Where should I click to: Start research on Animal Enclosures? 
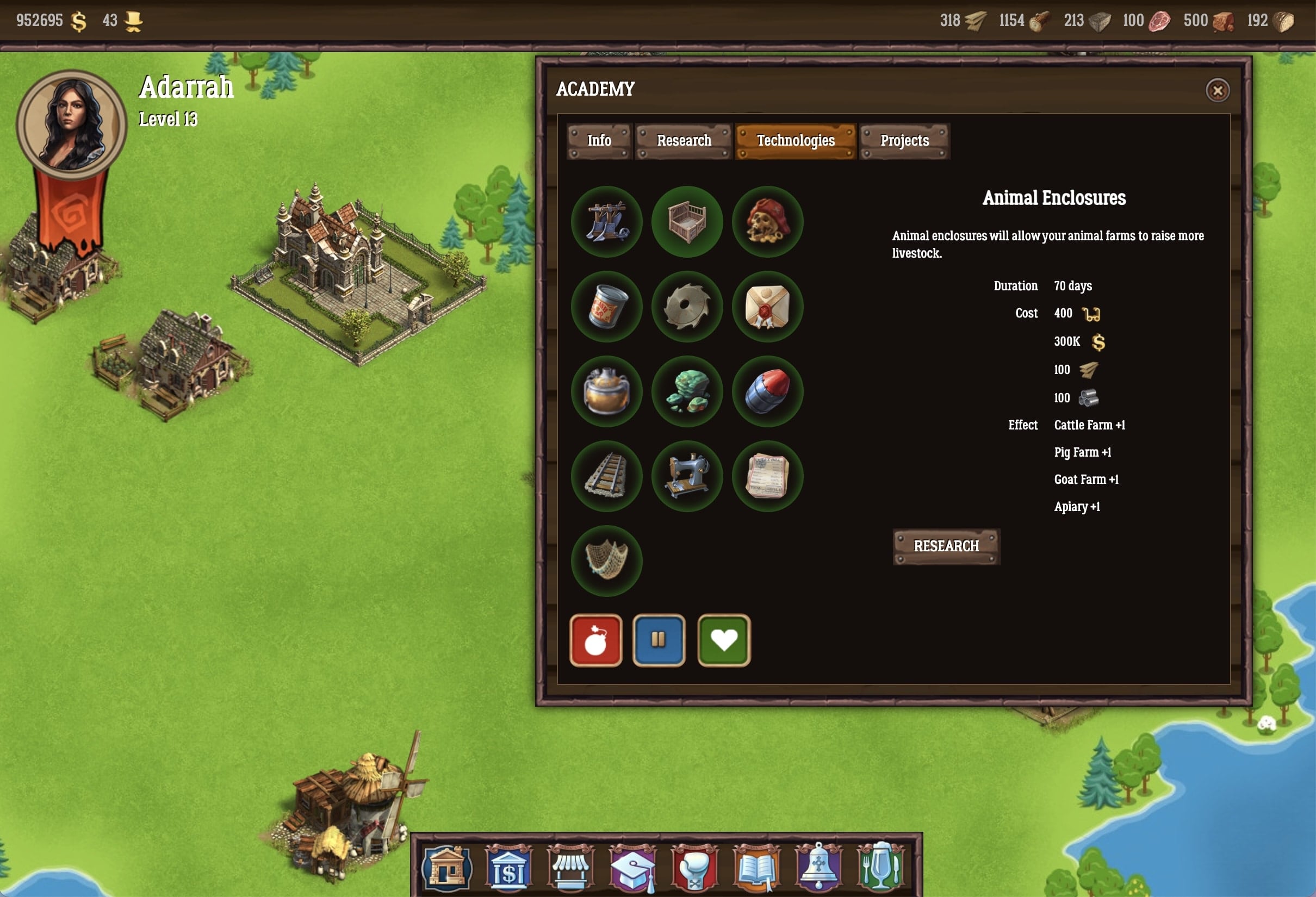946,546
